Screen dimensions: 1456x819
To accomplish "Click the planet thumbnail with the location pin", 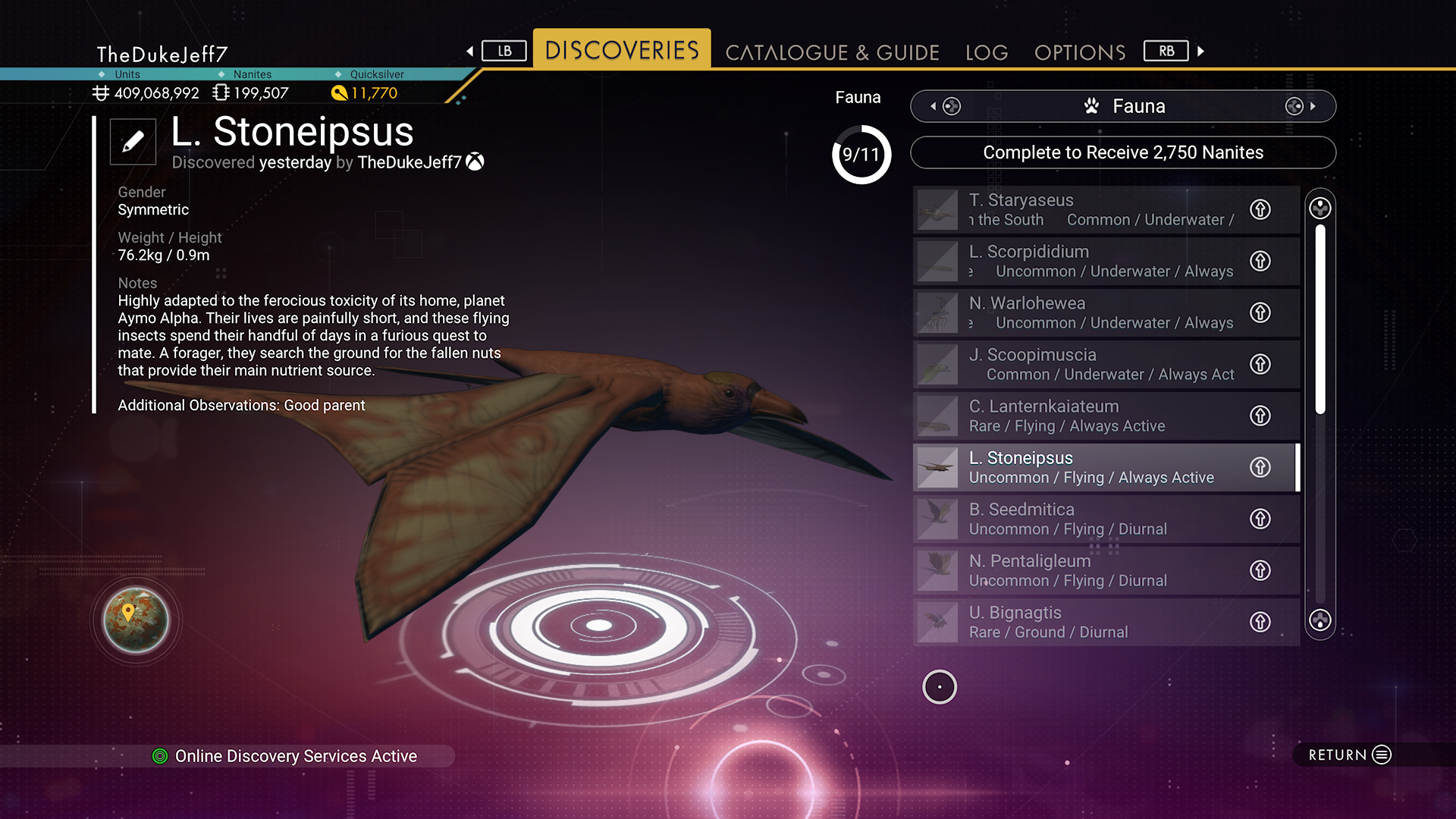I will point(136,620).
